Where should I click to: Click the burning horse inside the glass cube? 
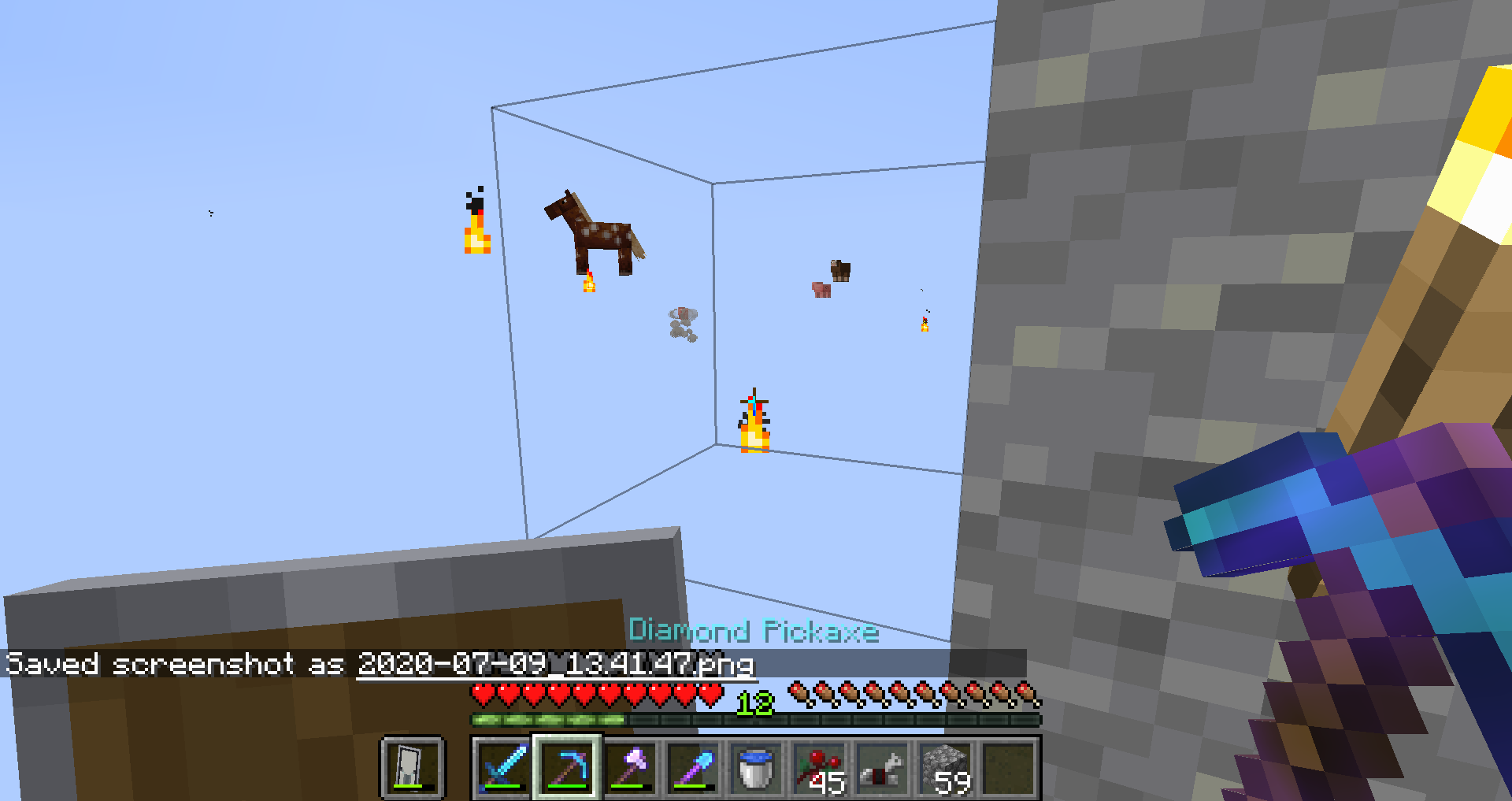pos(595,232)
